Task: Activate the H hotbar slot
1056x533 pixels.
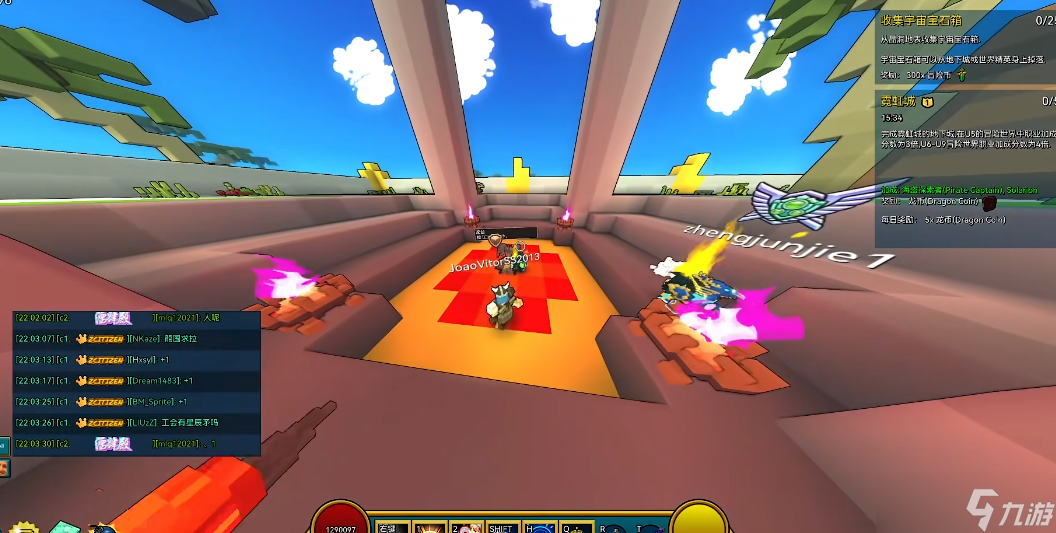Action: click(x=541, y=527)
